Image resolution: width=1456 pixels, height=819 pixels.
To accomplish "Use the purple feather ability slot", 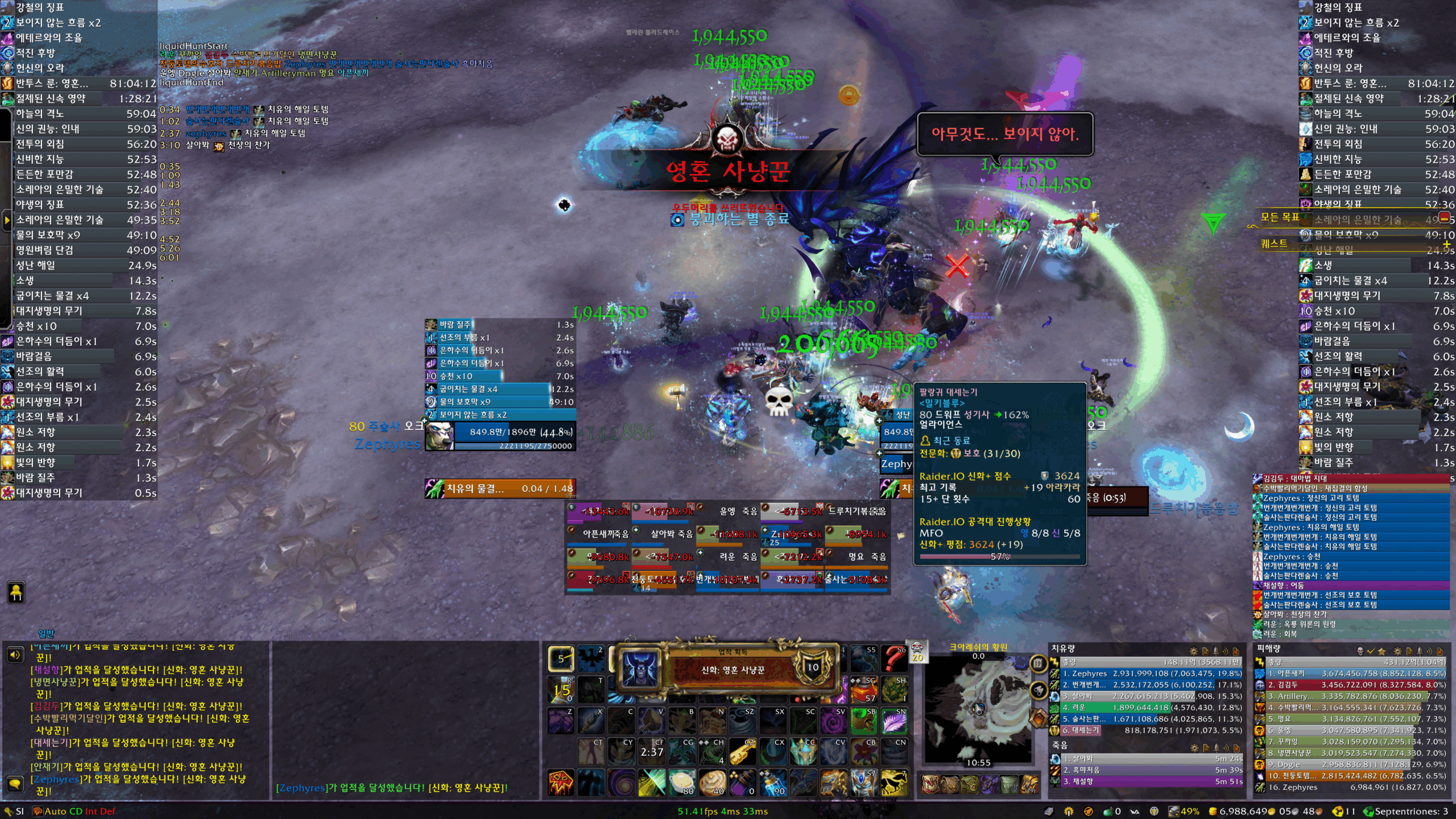I will tap(894, 721).
